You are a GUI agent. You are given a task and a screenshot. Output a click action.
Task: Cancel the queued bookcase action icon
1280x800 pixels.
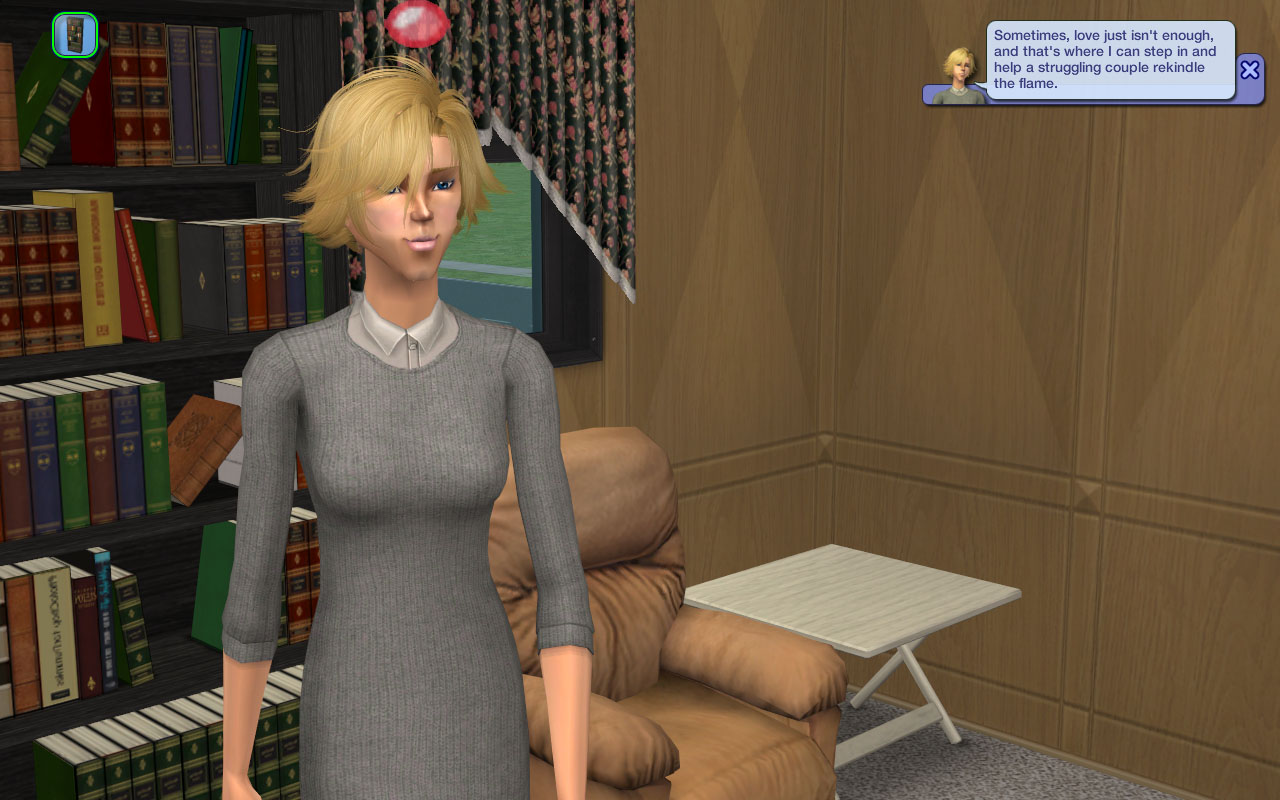pyautogui.click(x=75, y=35)
